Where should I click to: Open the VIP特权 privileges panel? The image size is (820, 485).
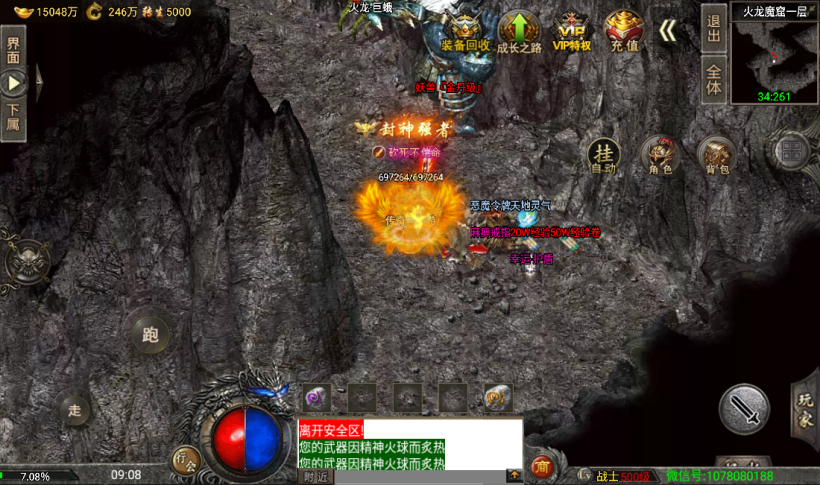pyautogui.click(x=572, y=31)
